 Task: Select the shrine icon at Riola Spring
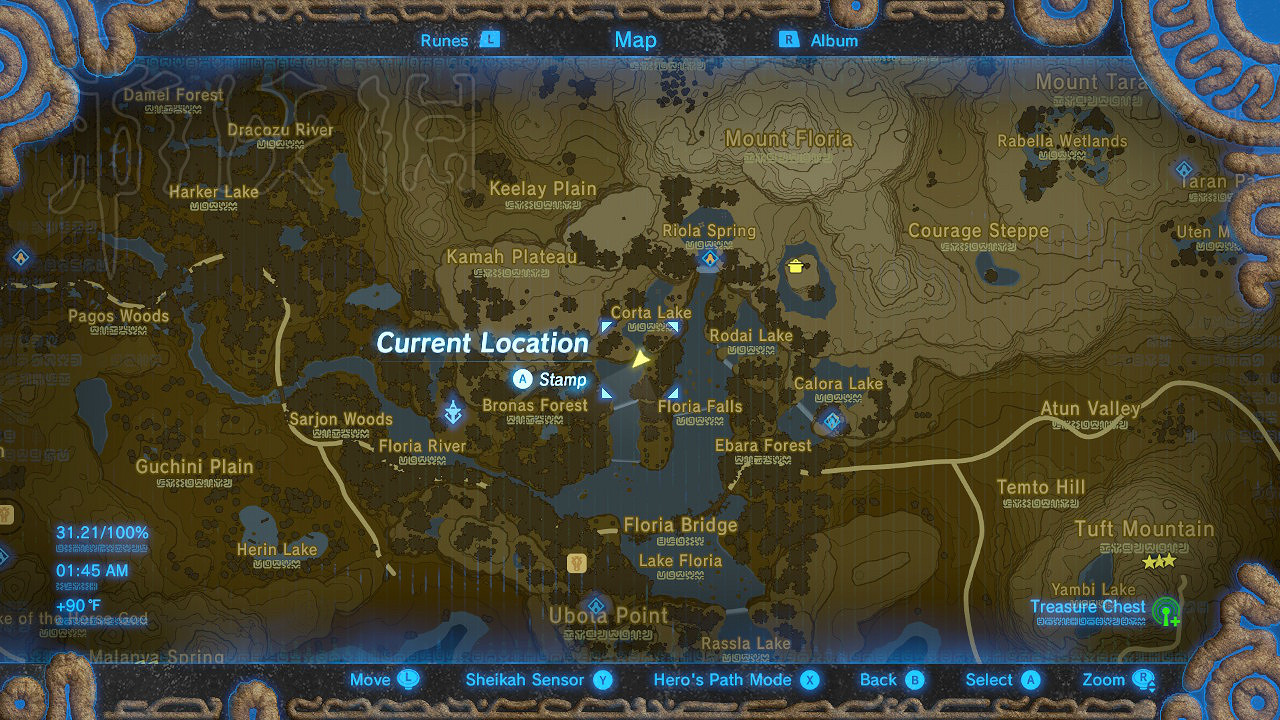pyautogui.click(x=709, y=258)
